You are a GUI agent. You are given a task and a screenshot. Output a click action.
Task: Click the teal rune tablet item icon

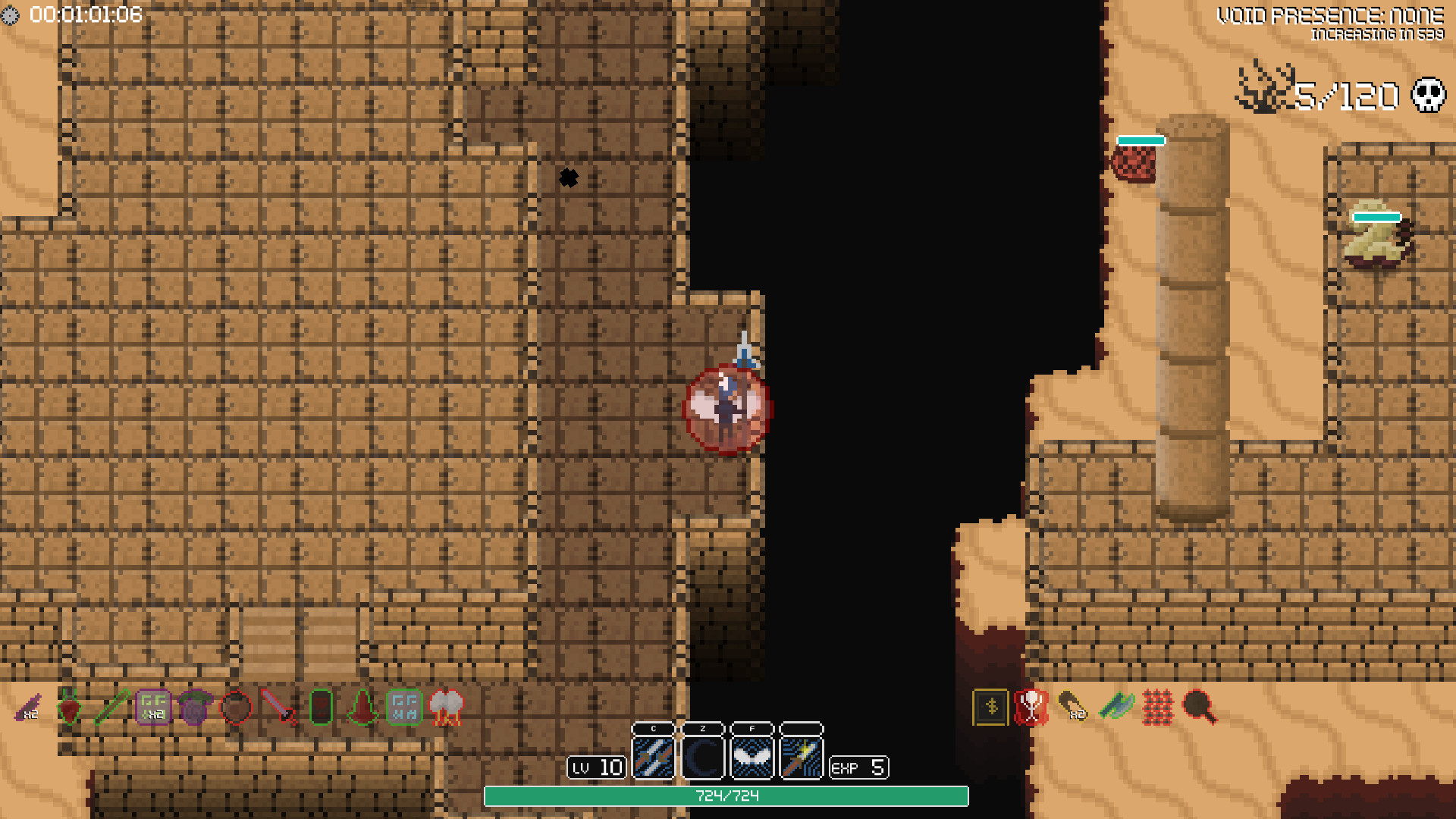pyautogui.click(x=407, y=709)
